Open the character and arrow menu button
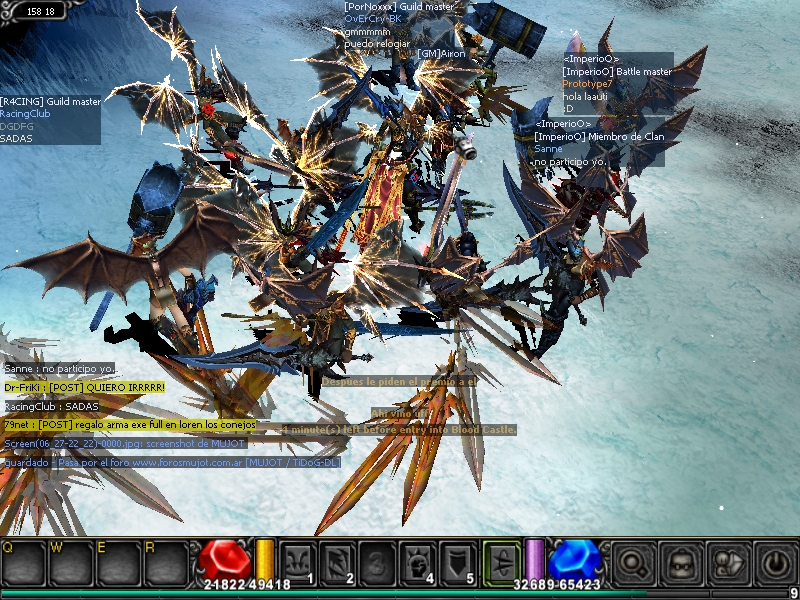Viewport: 800px width, 600px height. click(x=726, y=561)
